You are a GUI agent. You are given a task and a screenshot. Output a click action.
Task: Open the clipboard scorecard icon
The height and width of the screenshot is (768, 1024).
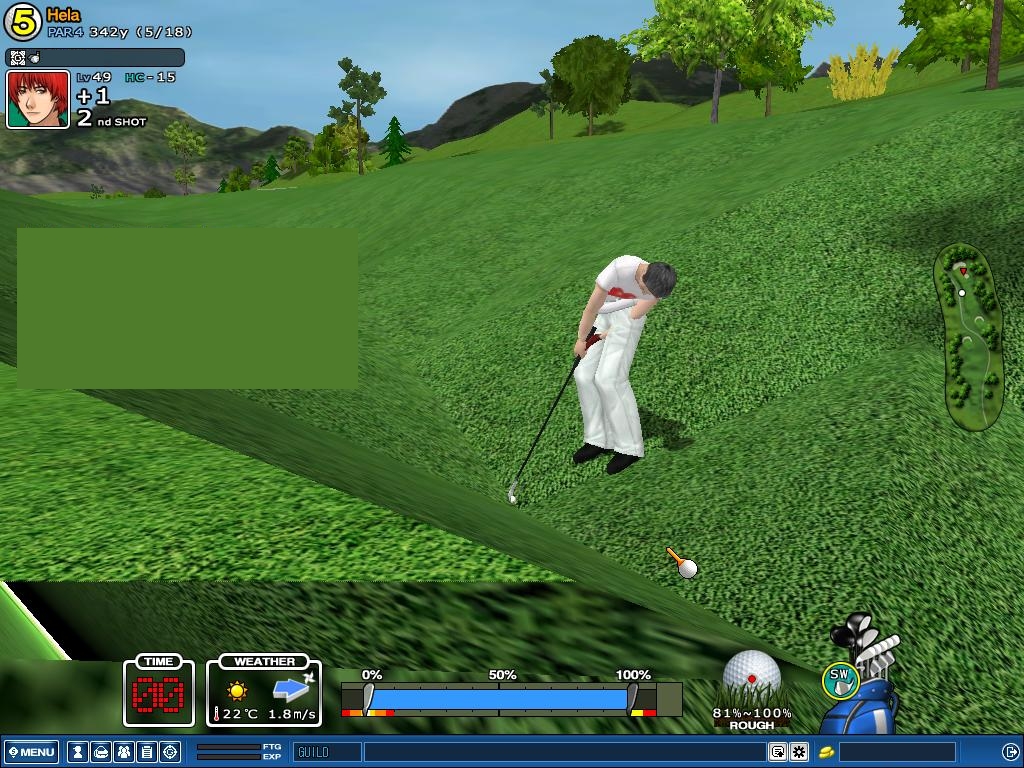146,752
